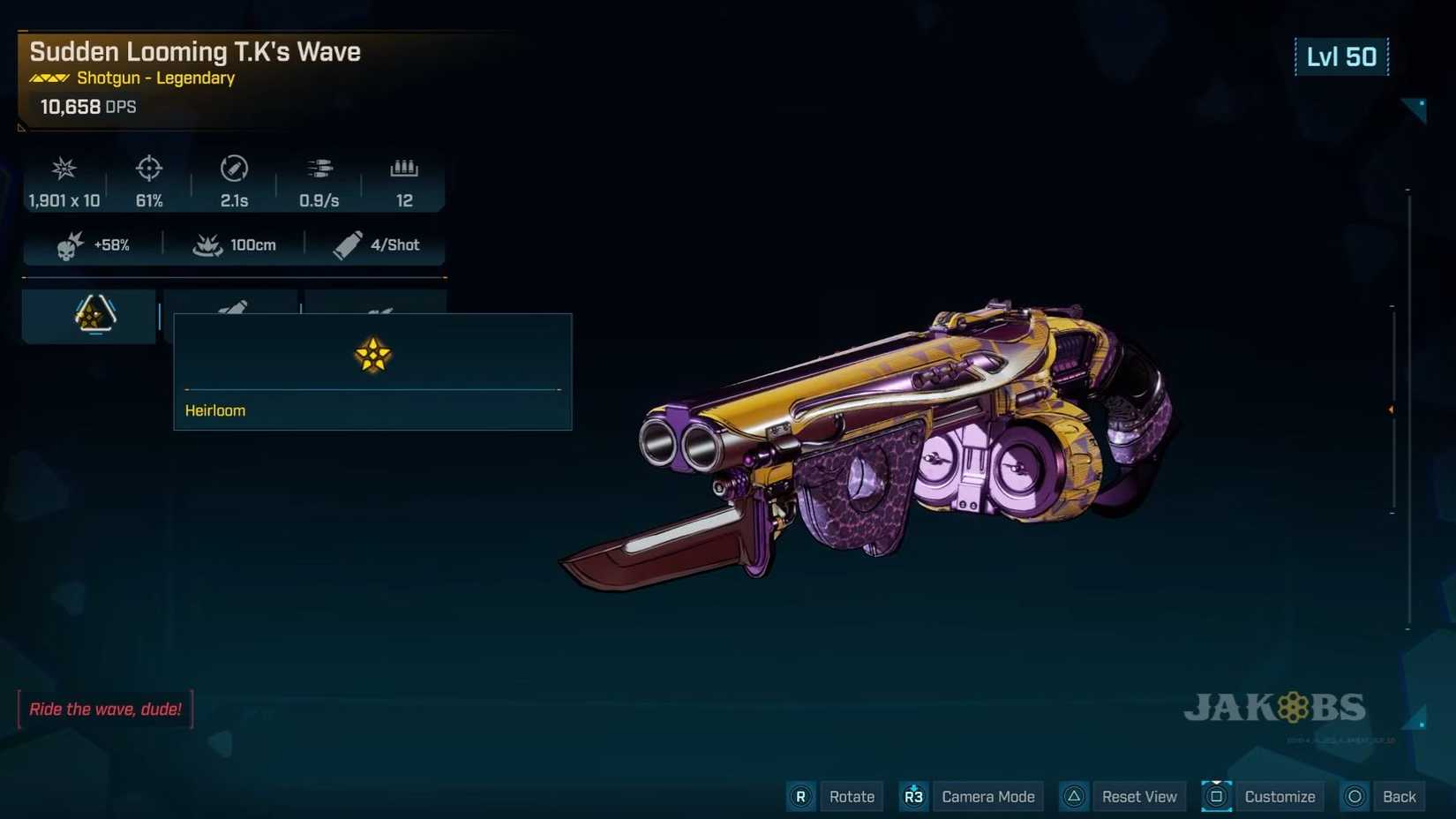Click the legendary rarity gem icons under the weapon name
Screen dimensions: 1456x819
tap(49, 78)
